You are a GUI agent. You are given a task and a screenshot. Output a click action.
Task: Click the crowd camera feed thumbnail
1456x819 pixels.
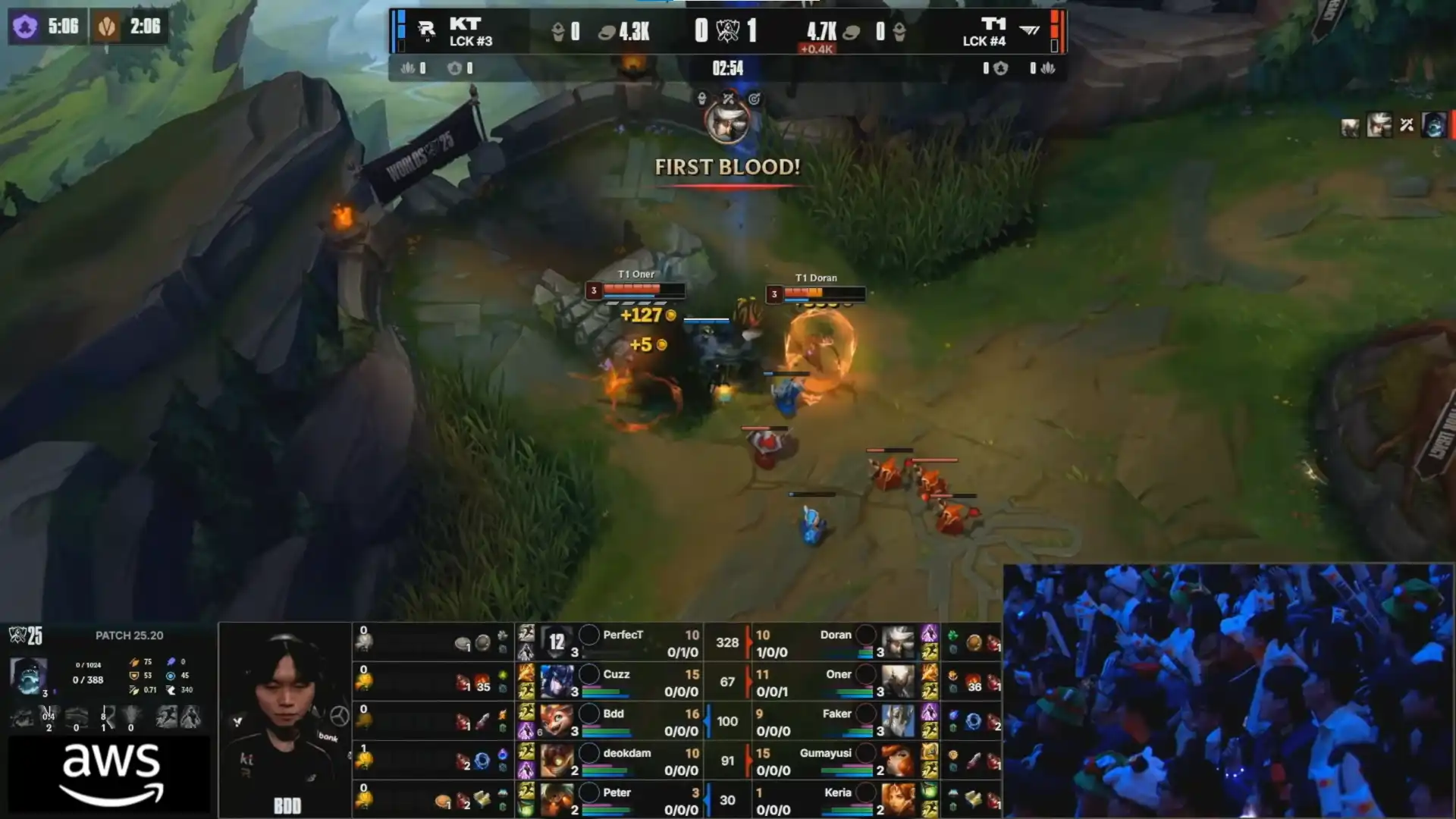tap(1228, 690)
